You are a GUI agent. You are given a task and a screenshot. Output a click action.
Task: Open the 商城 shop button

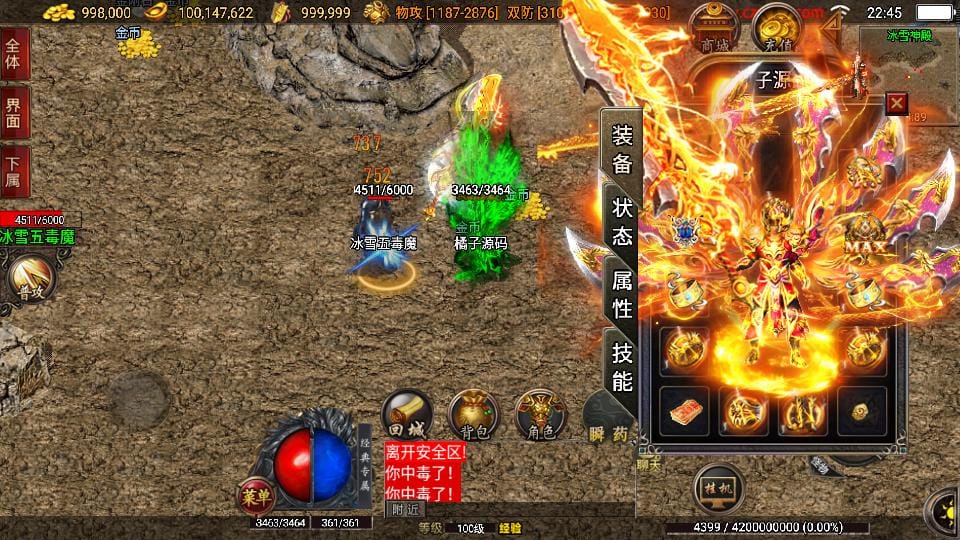coord(715,30)
